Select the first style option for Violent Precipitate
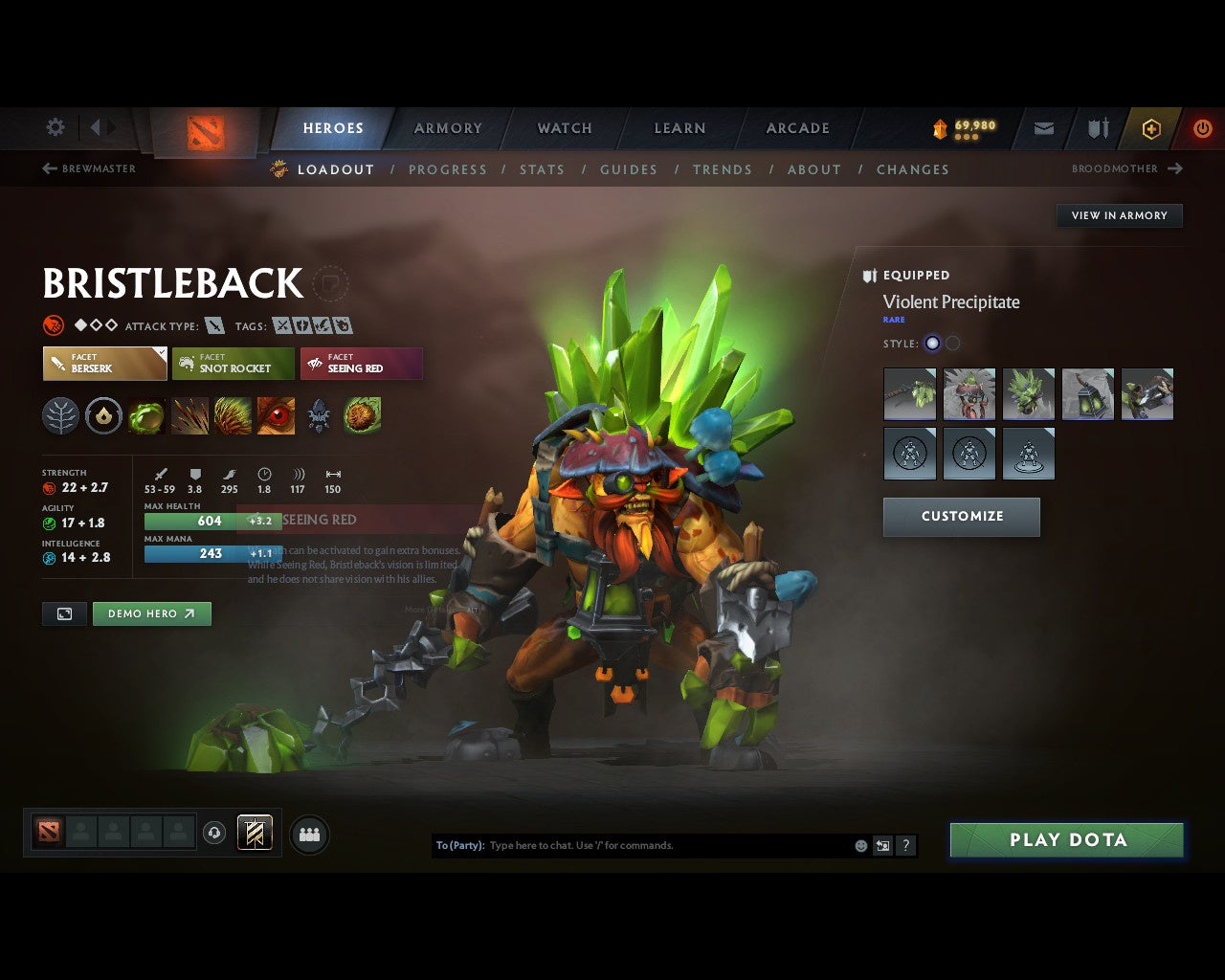The height and width of the screenshot is (980, 1225). [932, 343]
